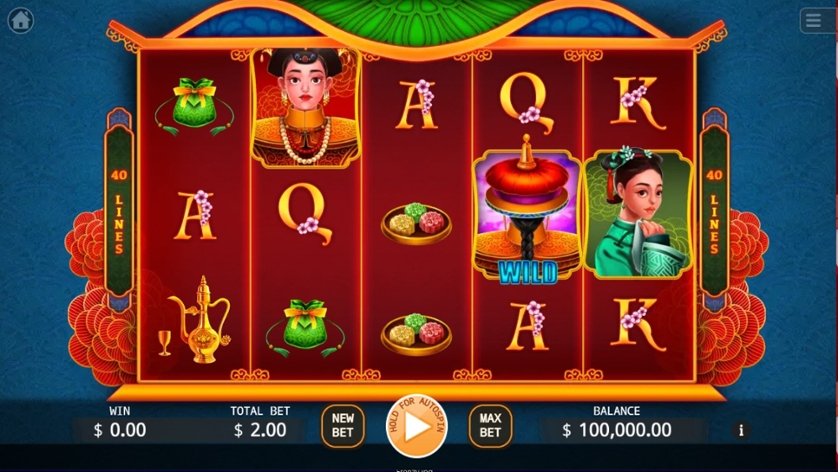The height and width of the screenshot is (472, 838).
Task: Set the Max Bet
Action: click(x=490, y=425)
